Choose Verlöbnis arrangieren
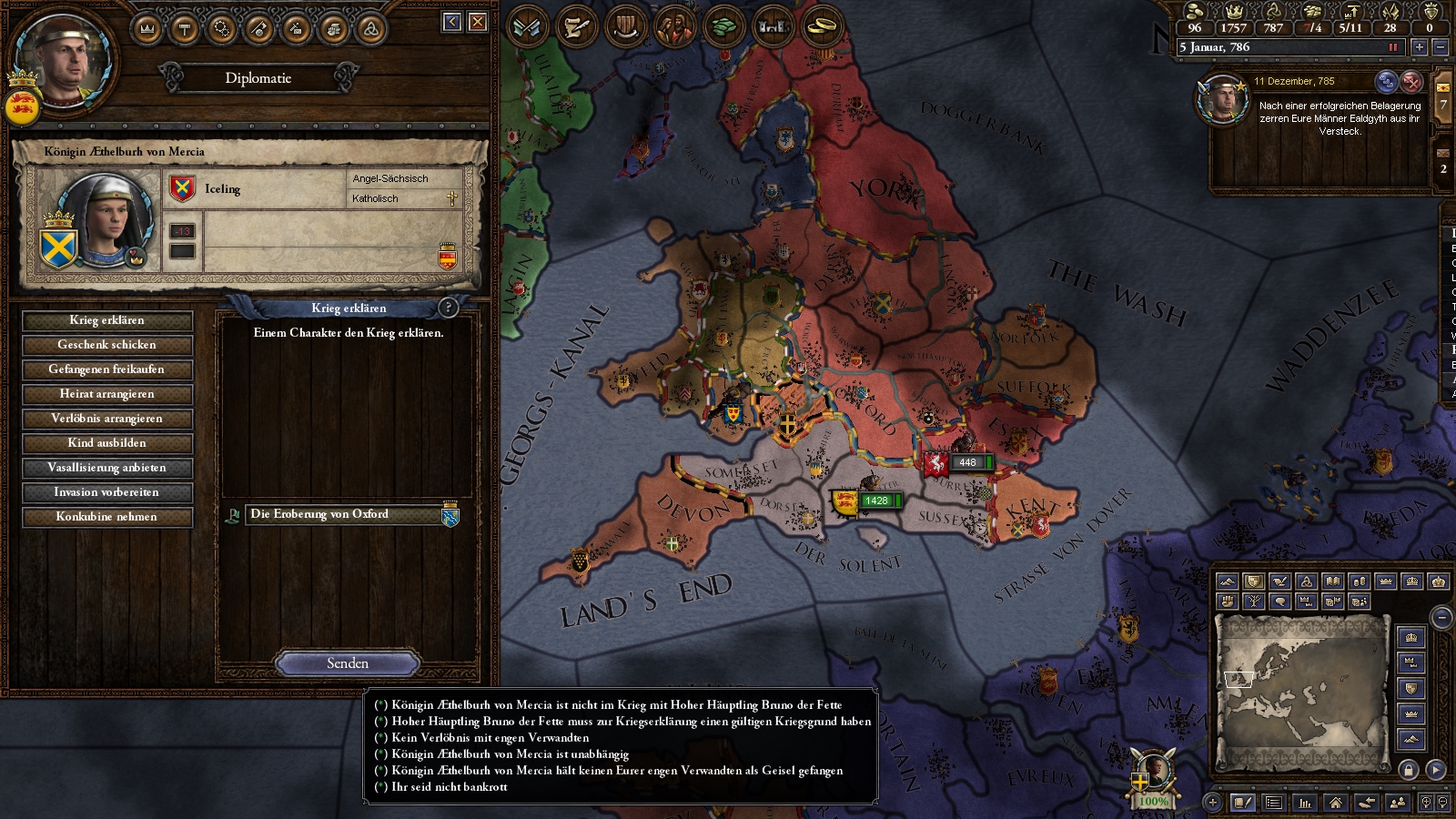The height and width of the screenshot is (819, 1456). pos(106,419)
